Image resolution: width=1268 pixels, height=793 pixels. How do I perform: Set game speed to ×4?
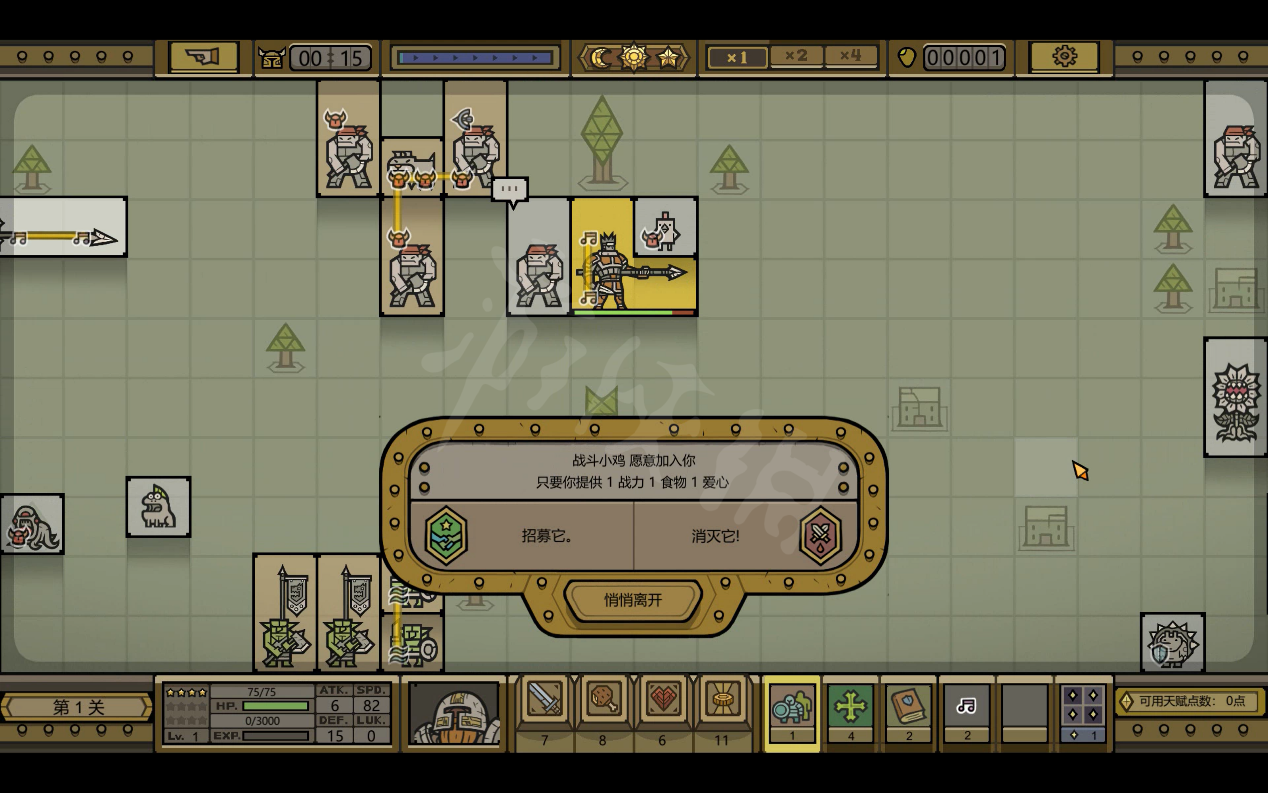coord(850,57)
